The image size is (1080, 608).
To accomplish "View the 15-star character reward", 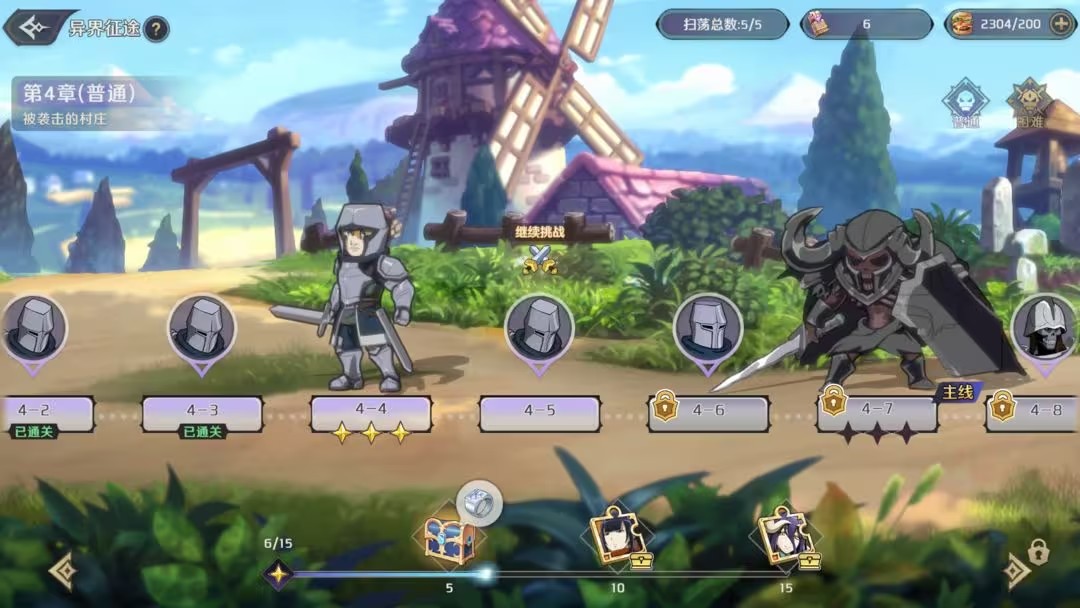I will (x=786, y=538).
